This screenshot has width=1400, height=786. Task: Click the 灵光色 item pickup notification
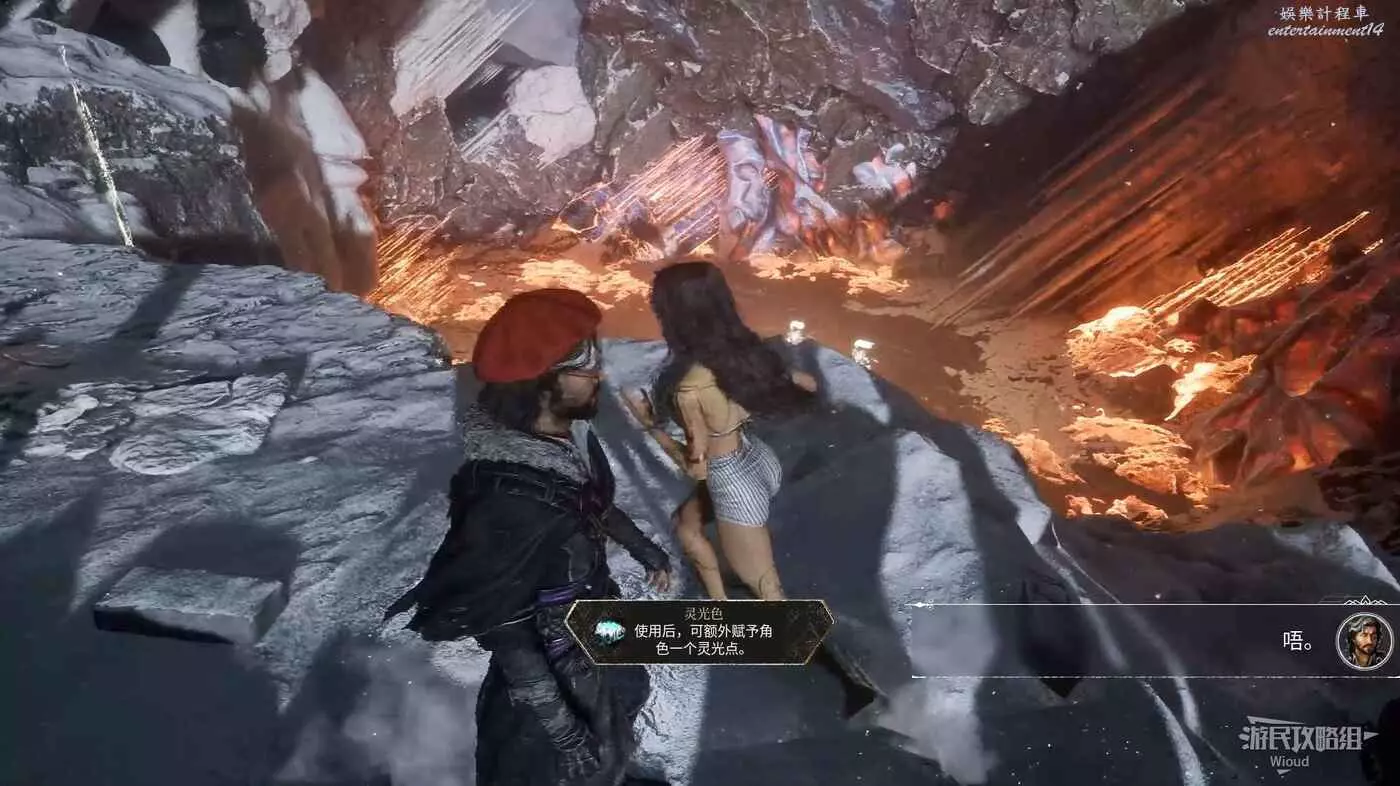tap(699, 632)
